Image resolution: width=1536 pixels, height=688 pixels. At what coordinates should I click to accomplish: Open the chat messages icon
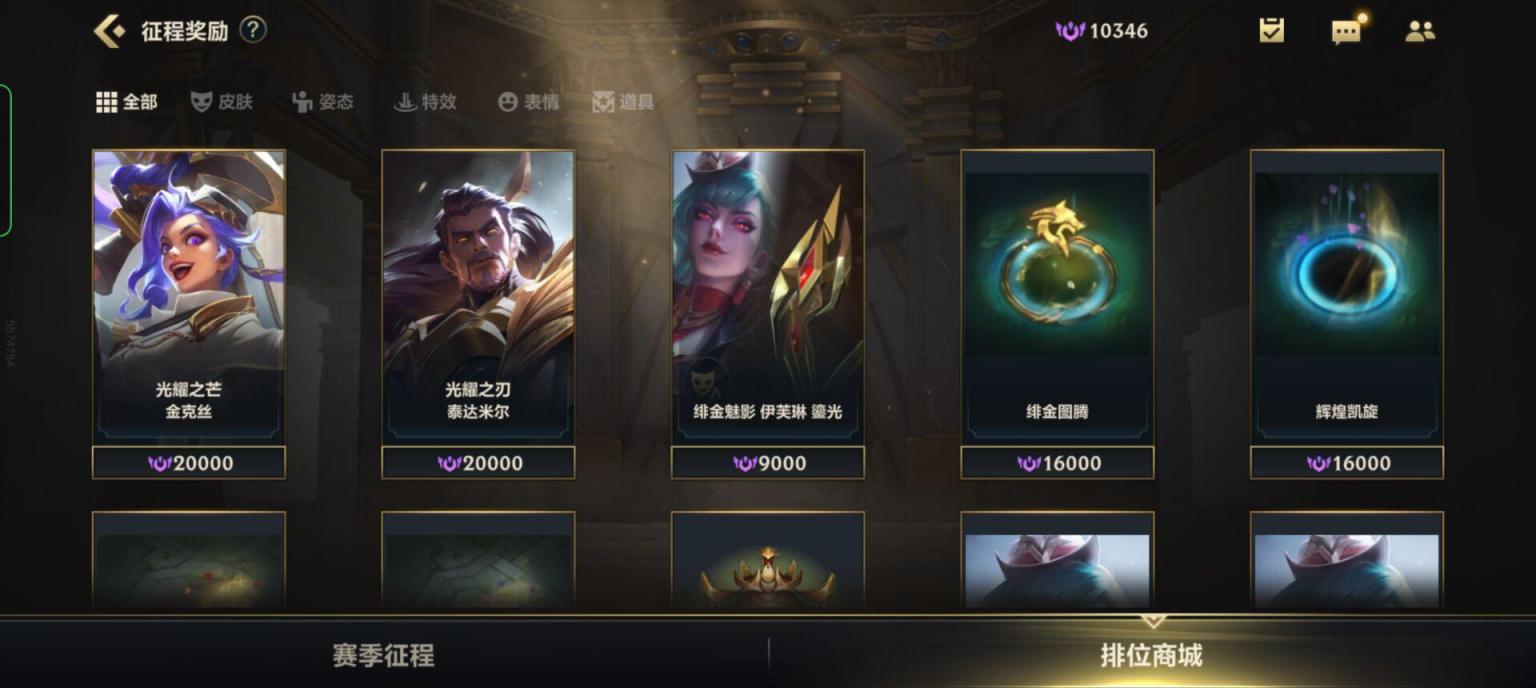click(1346, 31)
